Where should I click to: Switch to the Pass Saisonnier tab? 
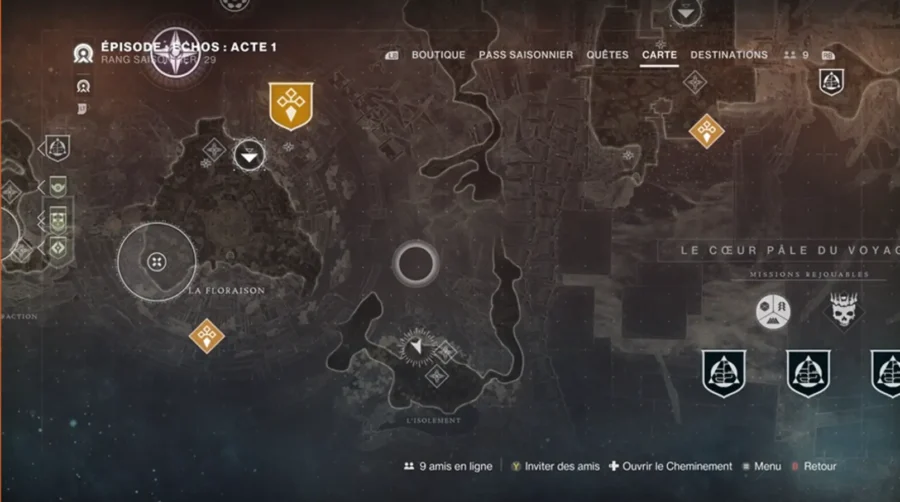pos(526,55)
